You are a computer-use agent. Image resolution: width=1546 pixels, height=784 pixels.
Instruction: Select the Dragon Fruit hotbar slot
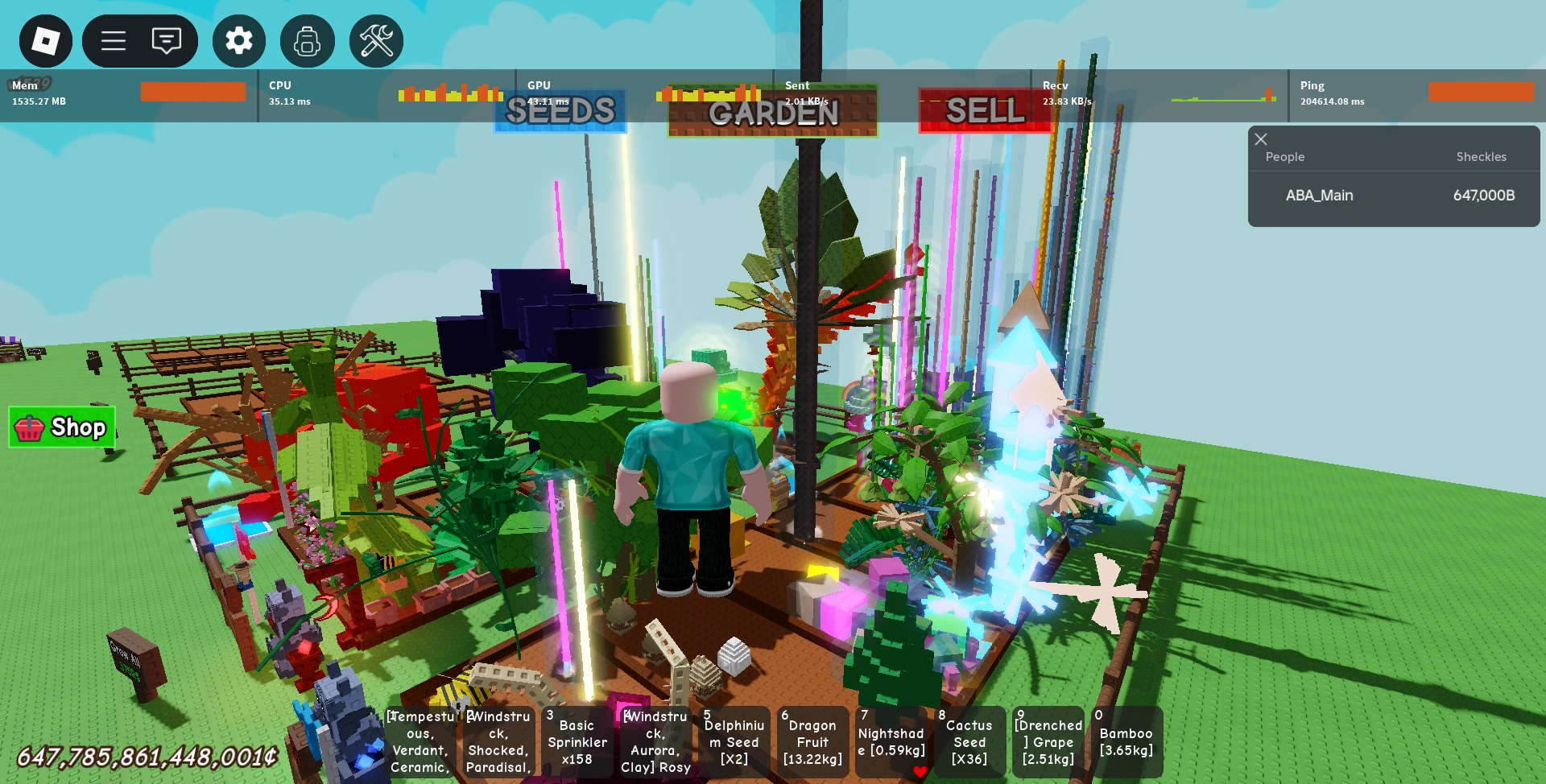click(x=812, y=741)
